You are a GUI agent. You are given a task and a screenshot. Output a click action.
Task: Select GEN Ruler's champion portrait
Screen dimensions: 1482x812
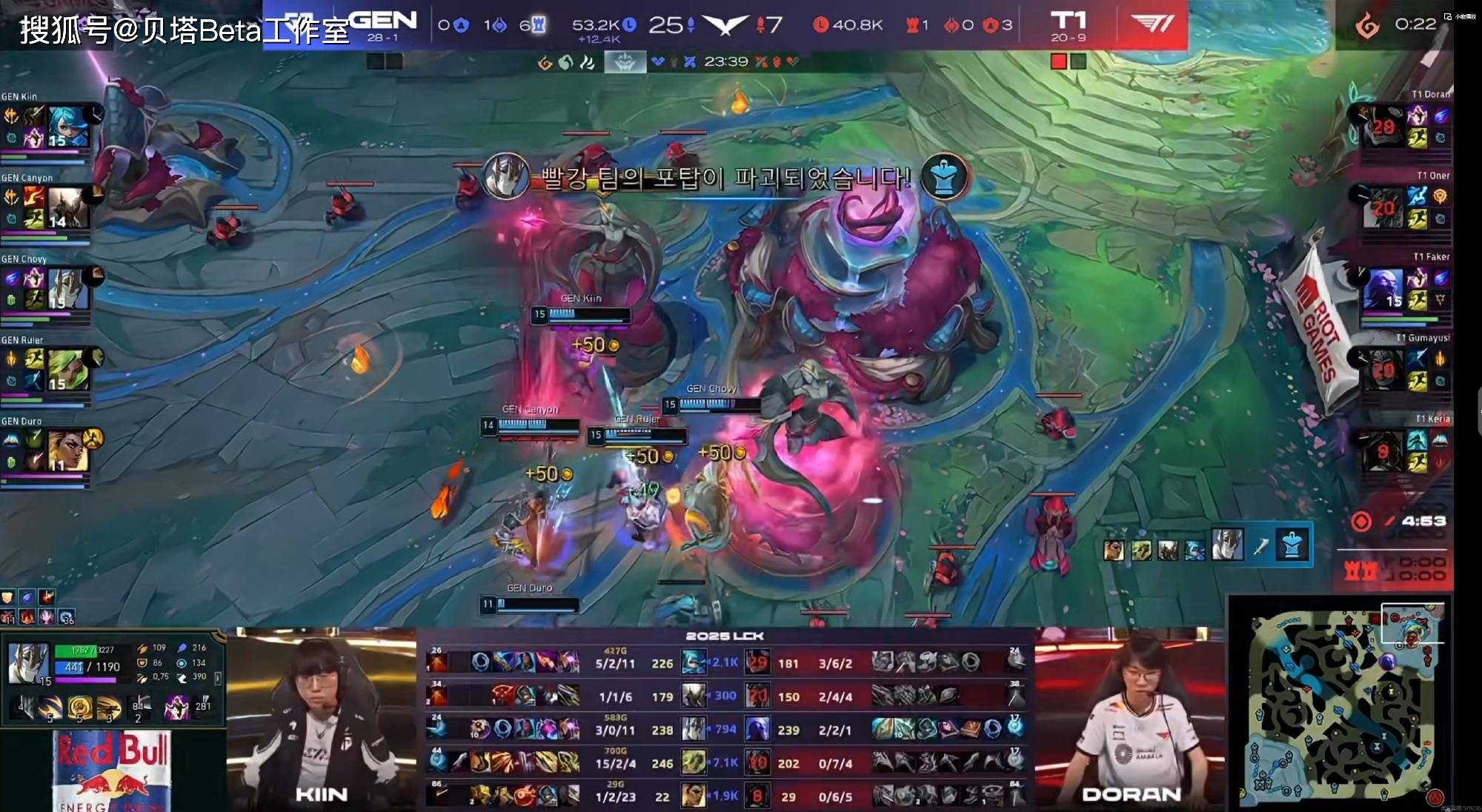point(68,370)
